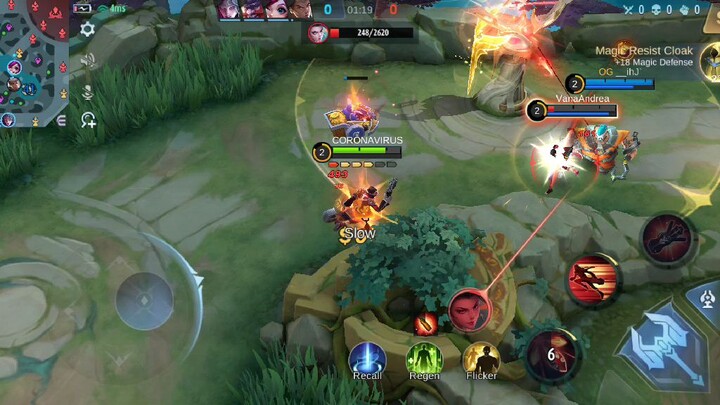Viewport: 720px width, 405px height.
Task: Activate the Recall spell
Action: (367, 359)
